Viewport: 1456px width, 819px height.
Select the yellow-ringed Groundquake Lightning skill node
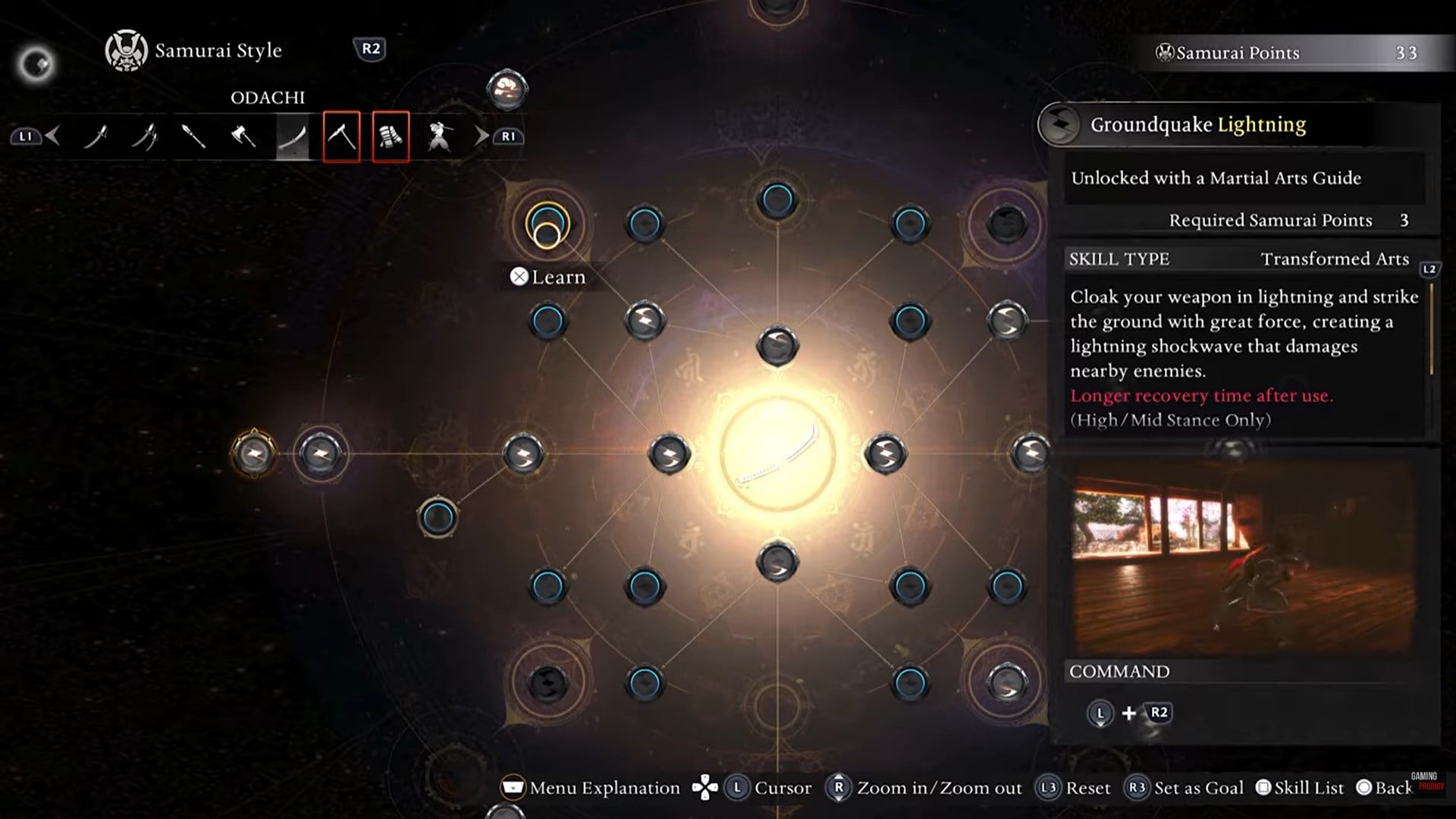coord(547,224)
